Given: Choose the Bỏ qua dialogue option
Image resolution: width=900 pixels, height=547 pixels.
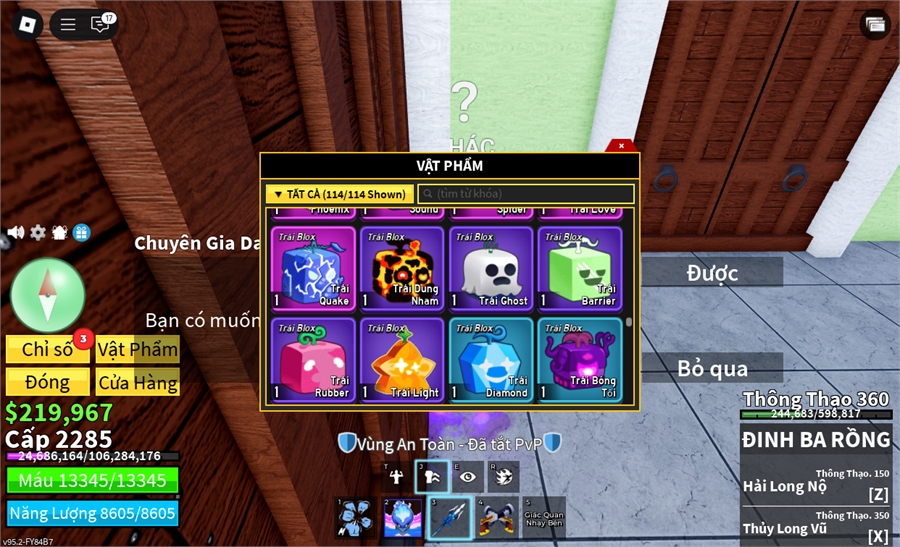Looking at the screenshot, I should pos(712,368).
